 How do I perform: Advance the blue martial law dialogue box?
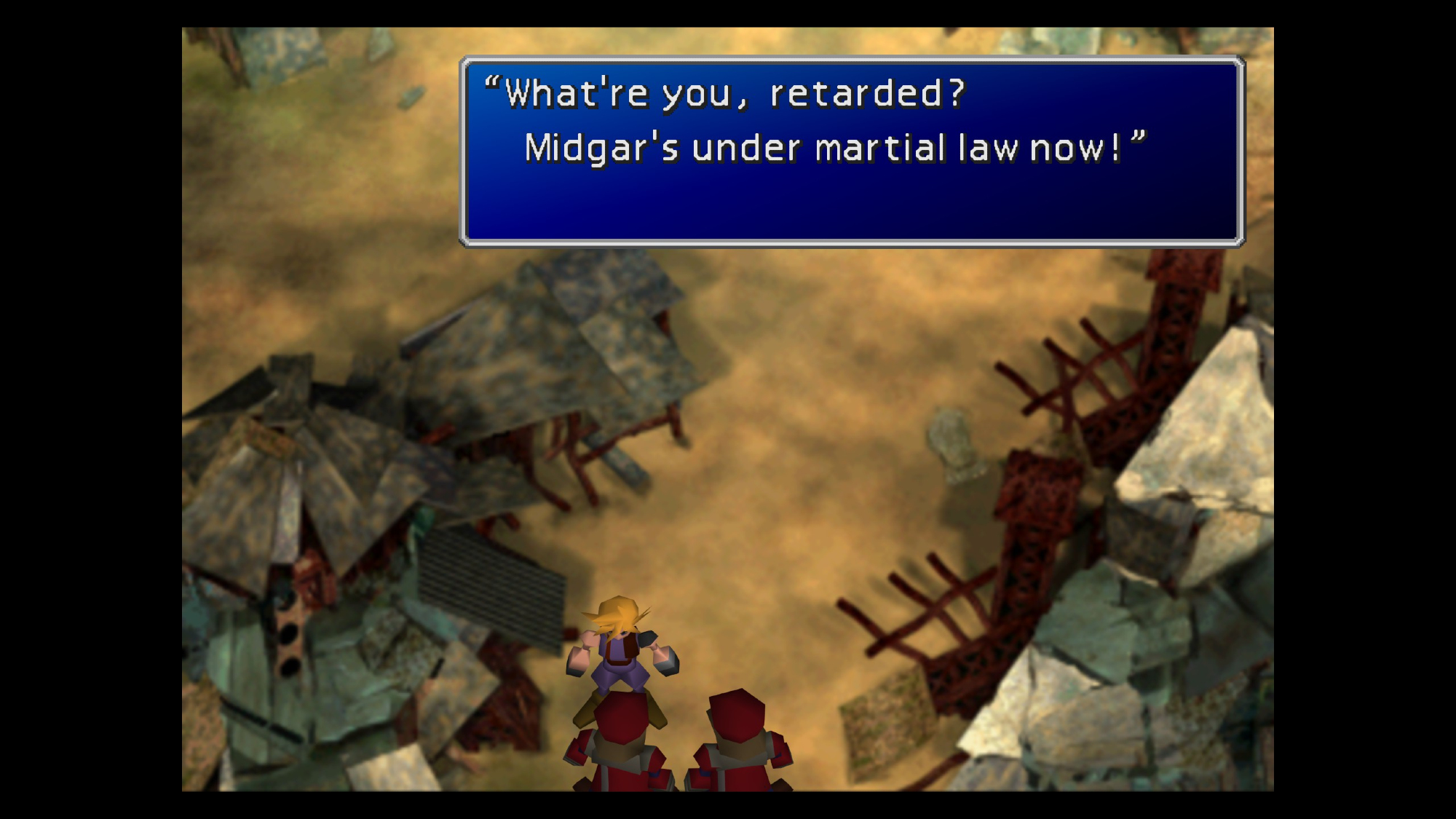click(x=852, y=151)
